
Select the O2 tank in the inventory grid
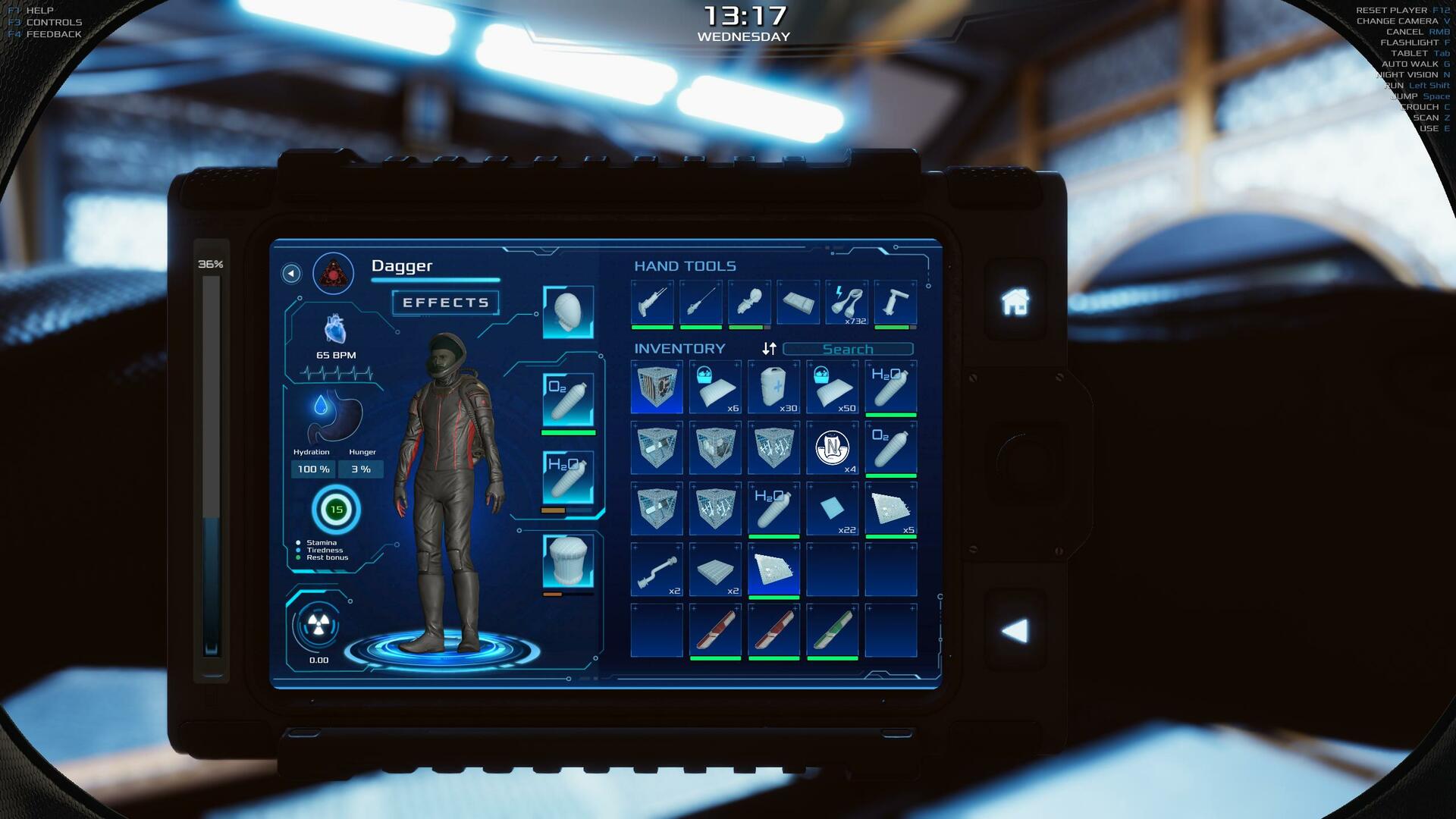[x=890, y=448]
